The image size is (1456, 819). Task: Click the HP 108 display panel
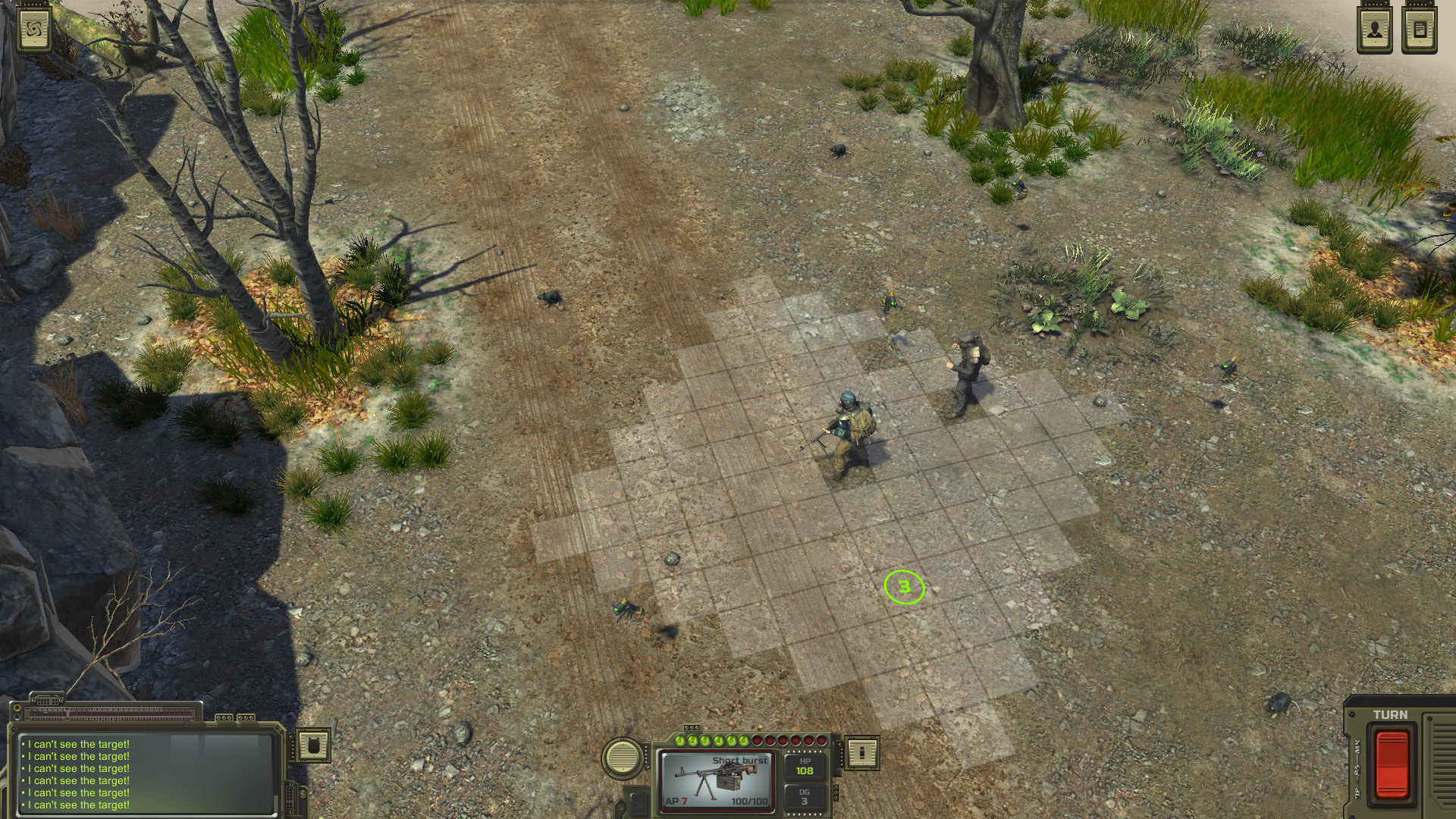click(x=804, y=768)
